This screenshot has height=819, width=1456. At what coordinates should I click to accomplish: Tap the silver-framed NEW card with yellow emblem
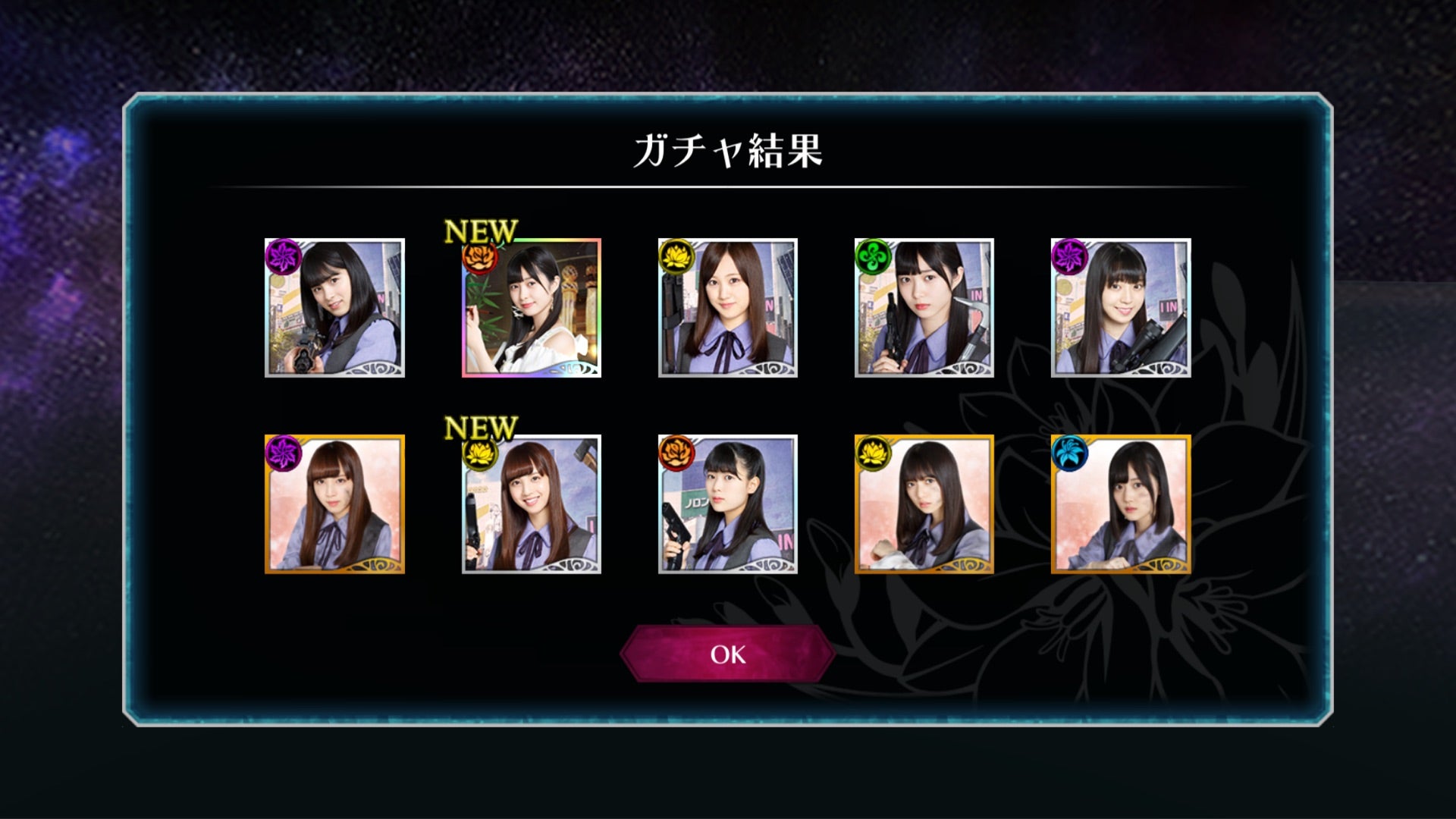point(532,504)
